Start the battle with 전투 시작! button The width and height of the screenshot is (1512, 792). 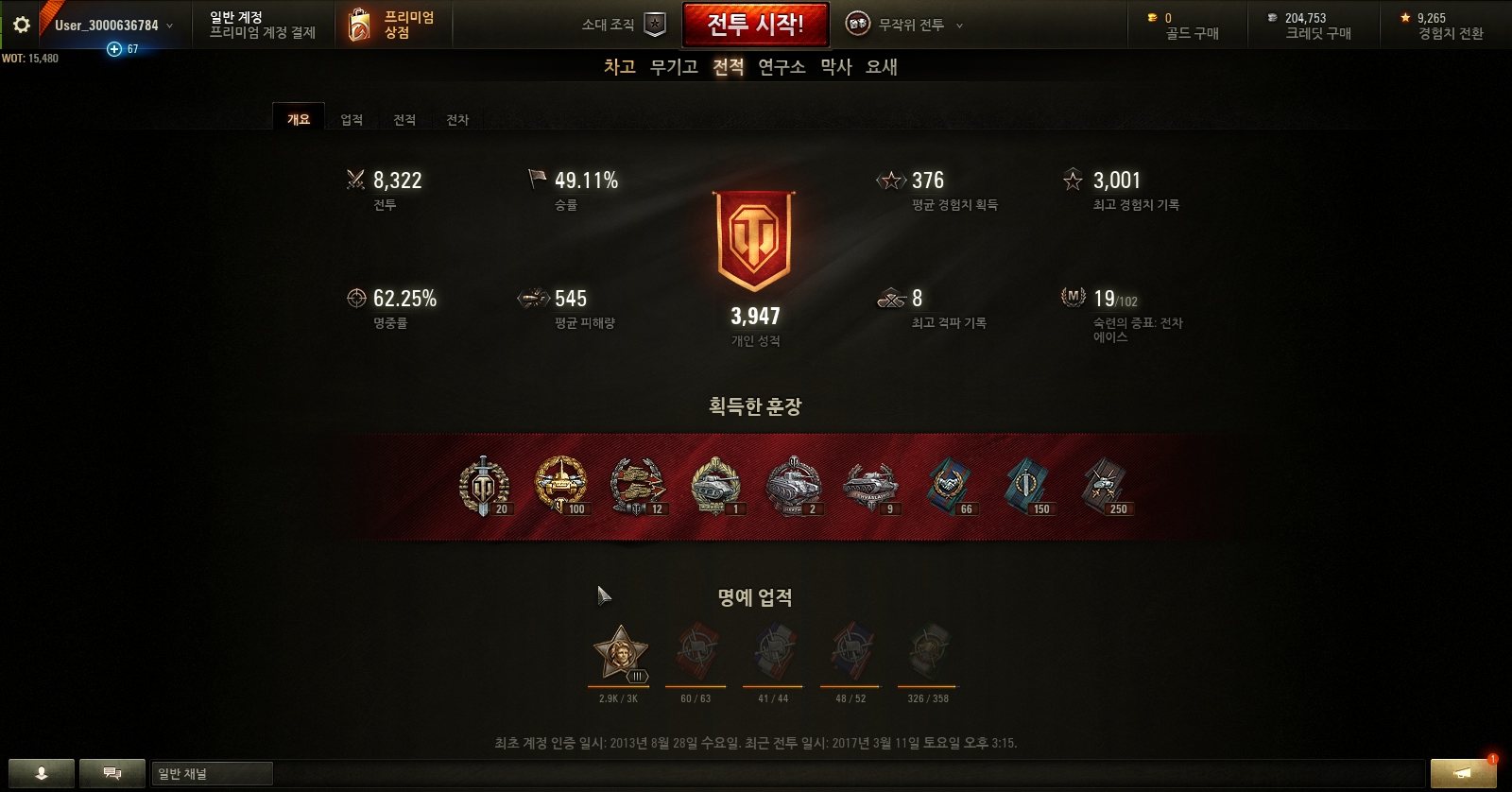coord(755,25)
